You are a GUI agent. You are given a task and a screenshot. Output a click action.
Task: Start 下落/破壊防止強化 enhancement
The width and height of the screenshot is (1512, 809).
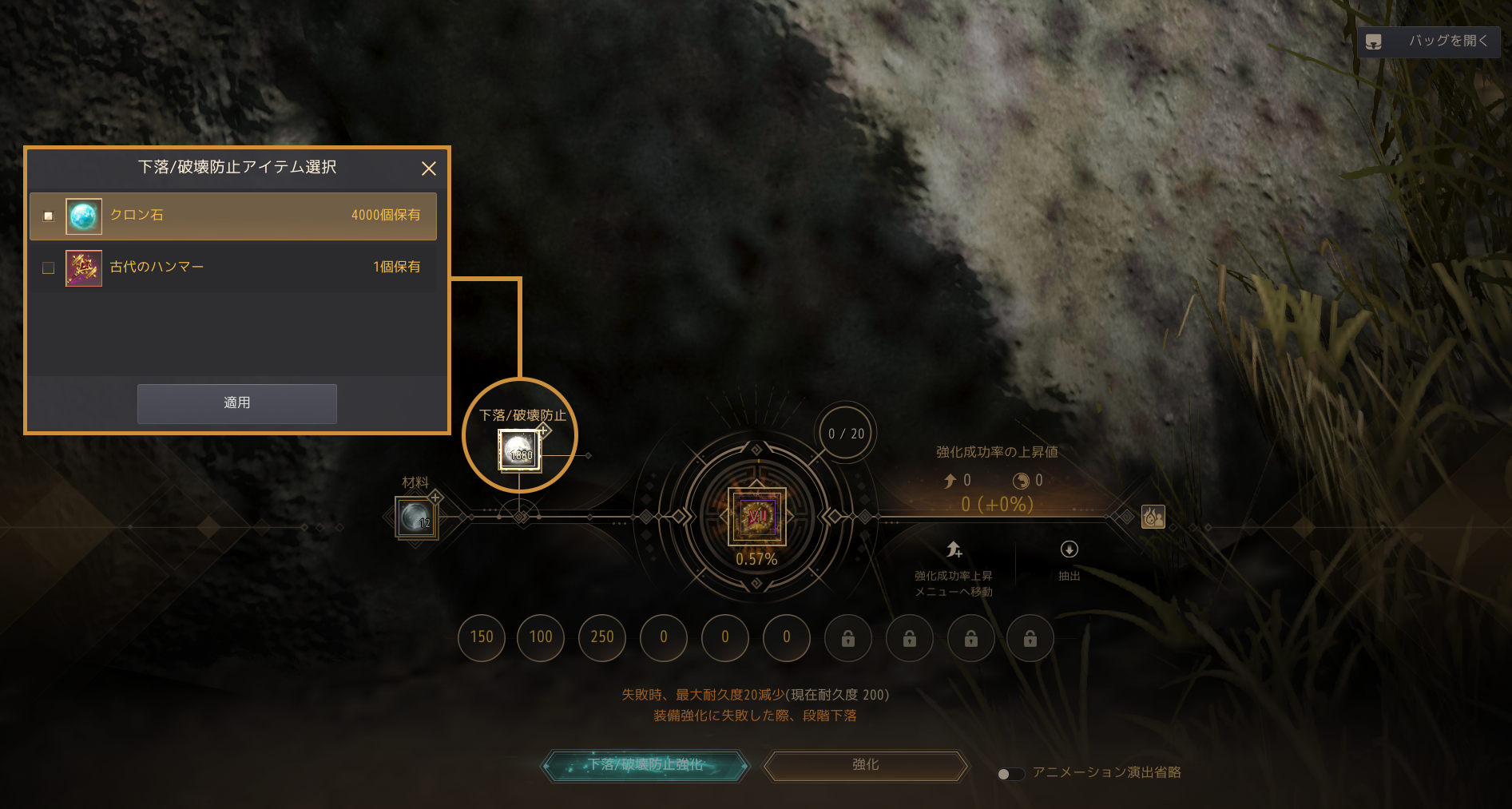(645, 766)
